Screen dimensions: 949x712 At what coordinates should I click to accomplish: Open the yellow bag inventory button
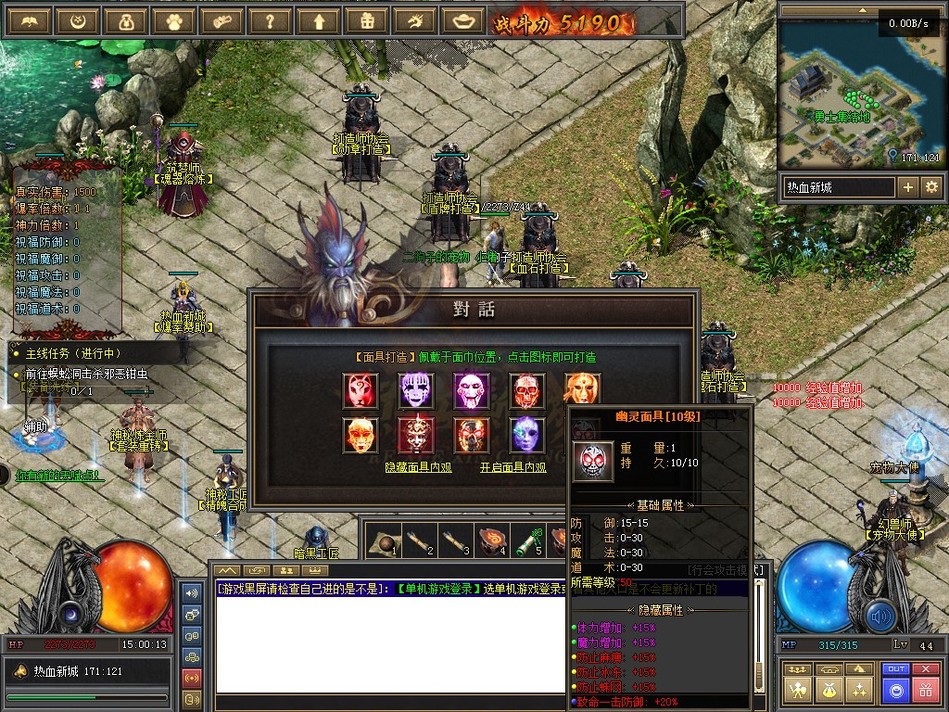pyautogui.click(x=829, y=689)
